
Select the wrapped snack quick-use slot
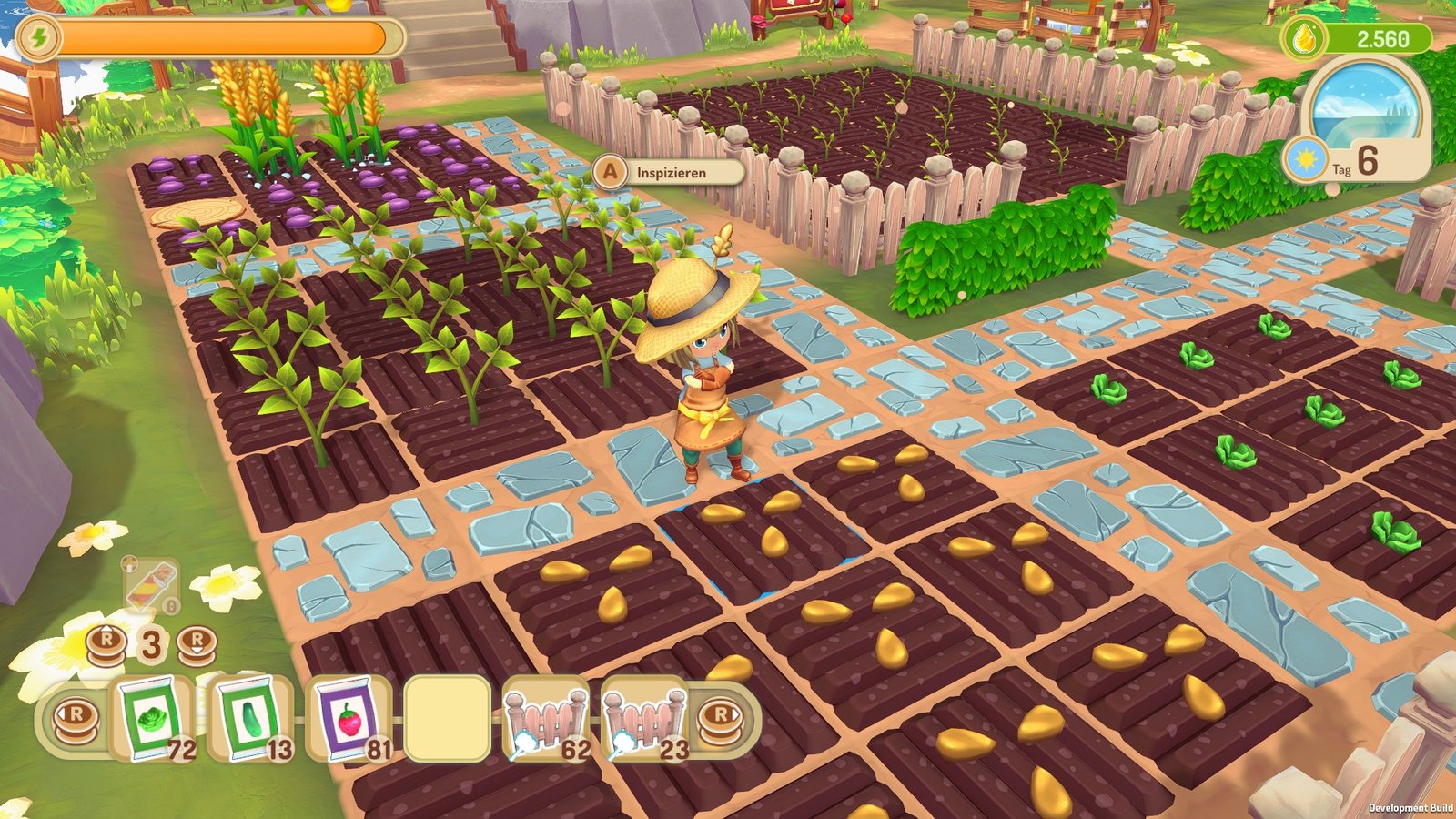tap(152, 587)
